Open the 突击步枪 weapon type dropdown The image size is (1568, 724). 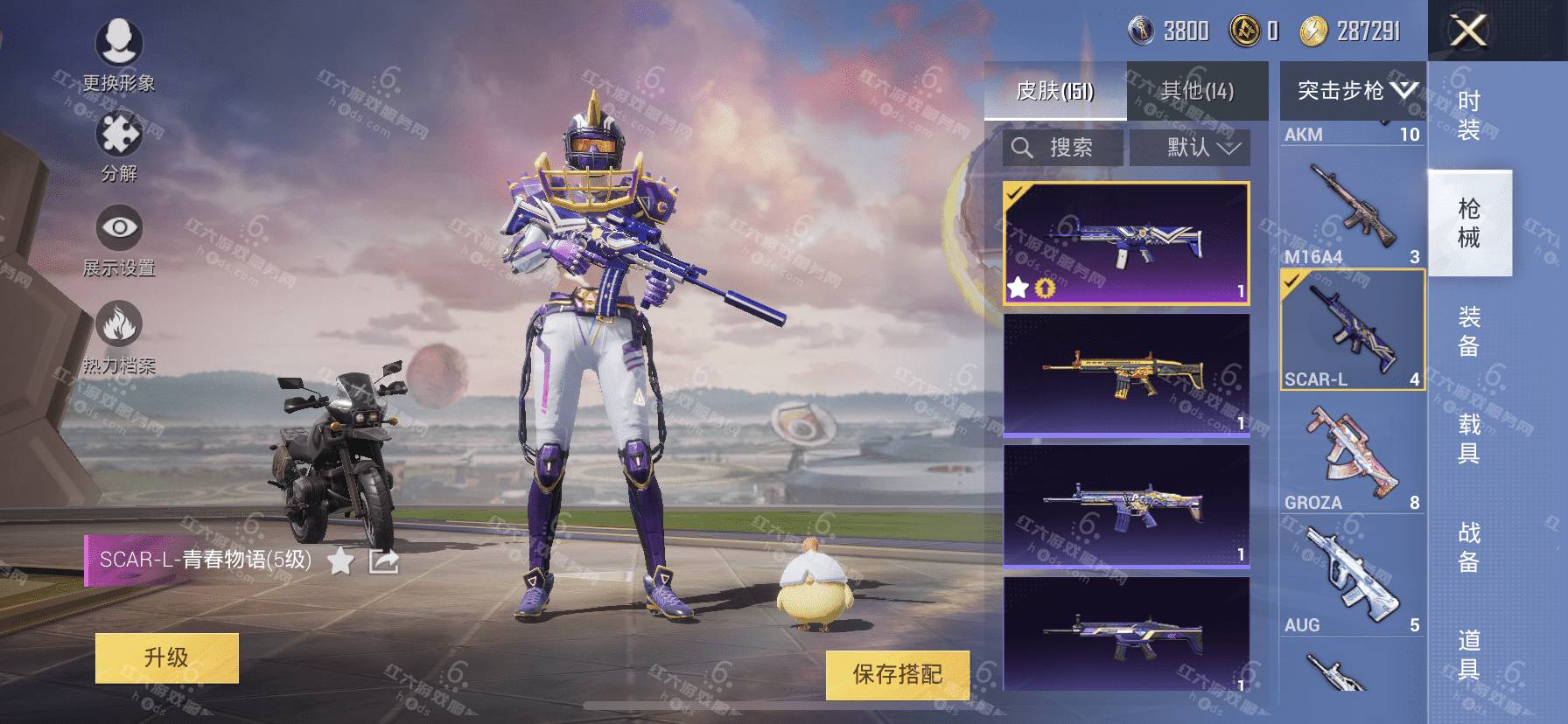click(x=1353, y=90)
